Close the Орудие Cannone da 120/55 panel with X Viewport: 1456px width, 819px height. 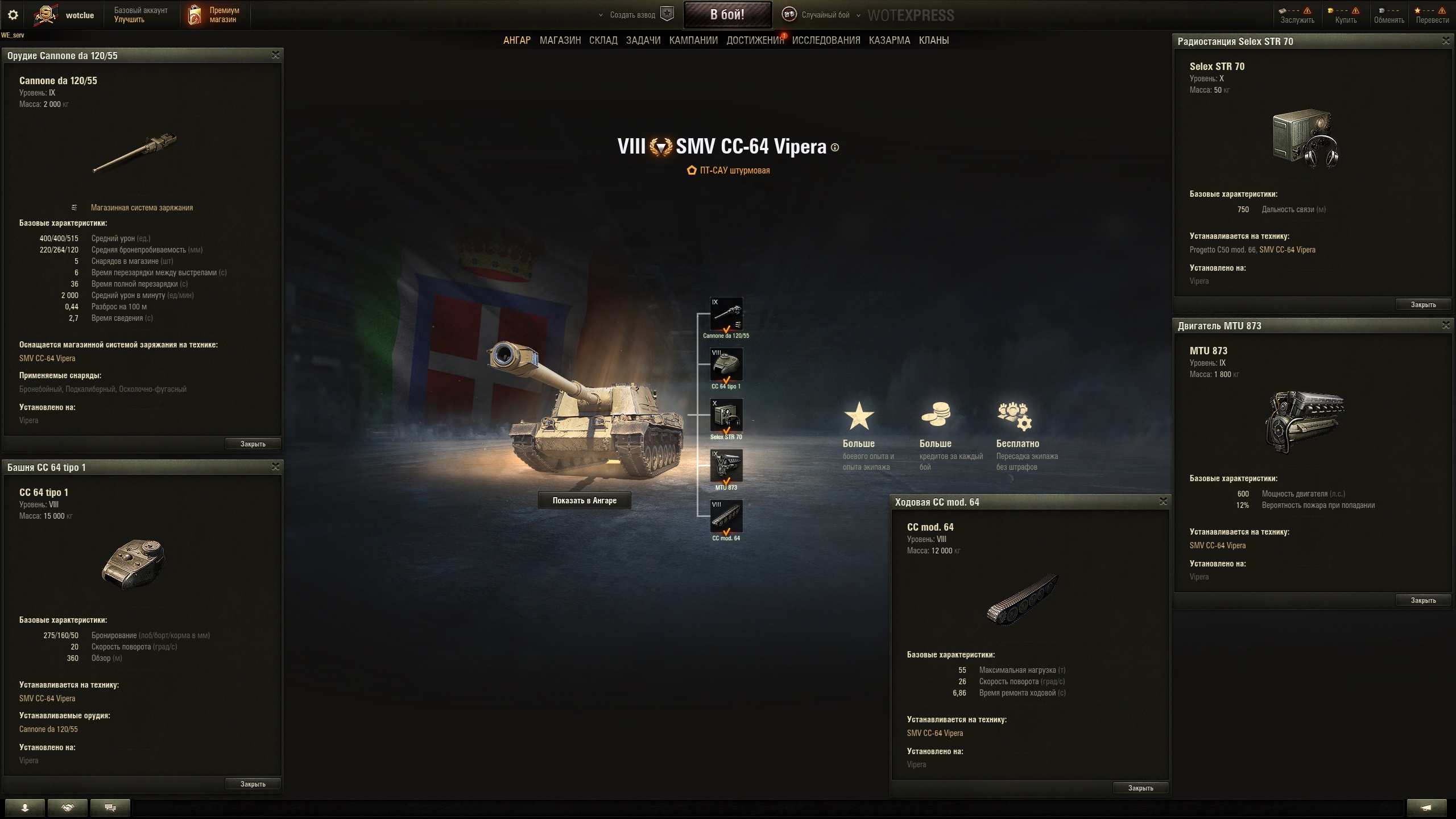[276, 55]
